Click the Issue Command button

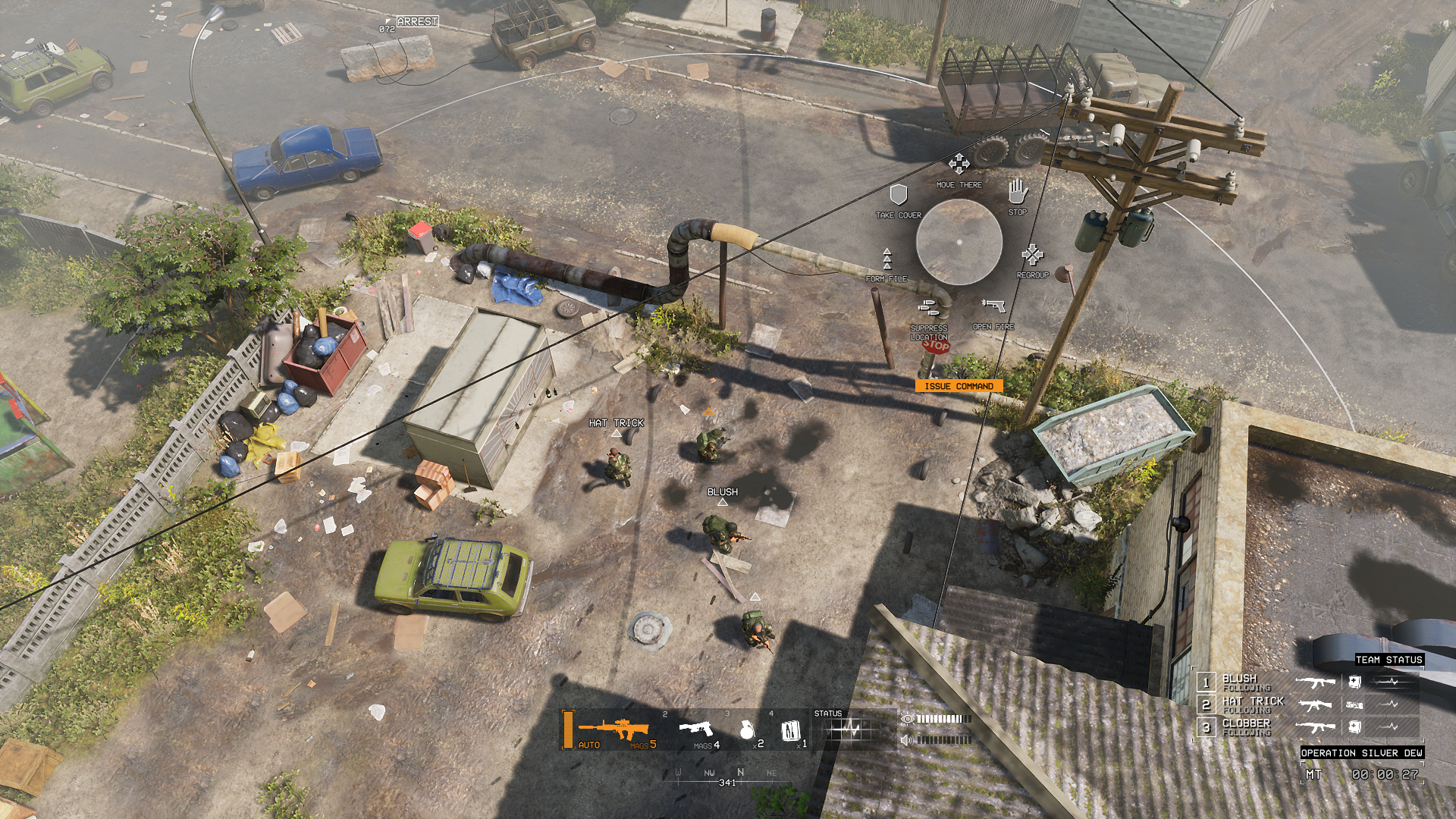959,386
